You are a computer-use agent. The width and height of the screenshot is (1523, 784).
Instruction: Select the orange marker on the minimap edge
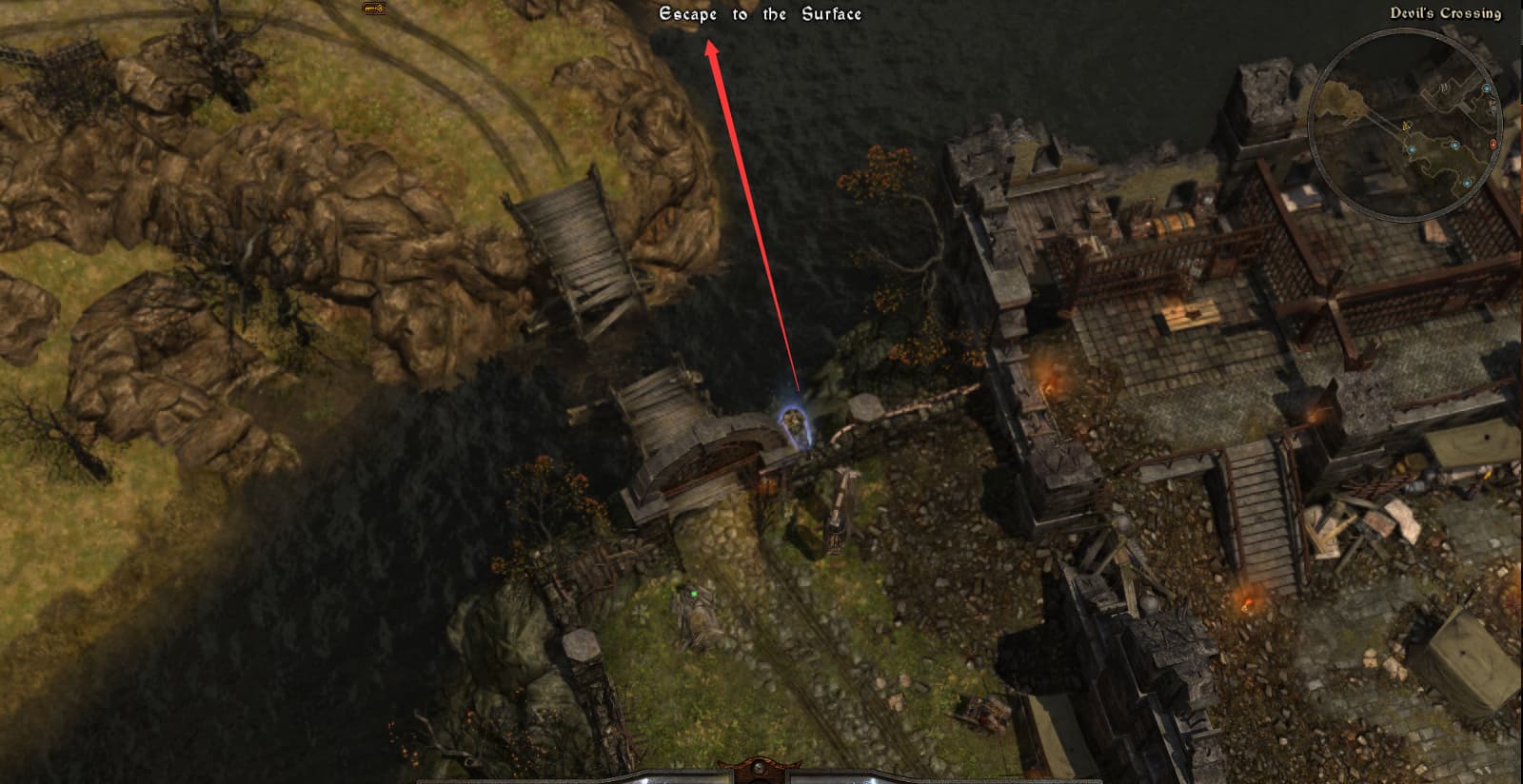tap(1492, 144)
